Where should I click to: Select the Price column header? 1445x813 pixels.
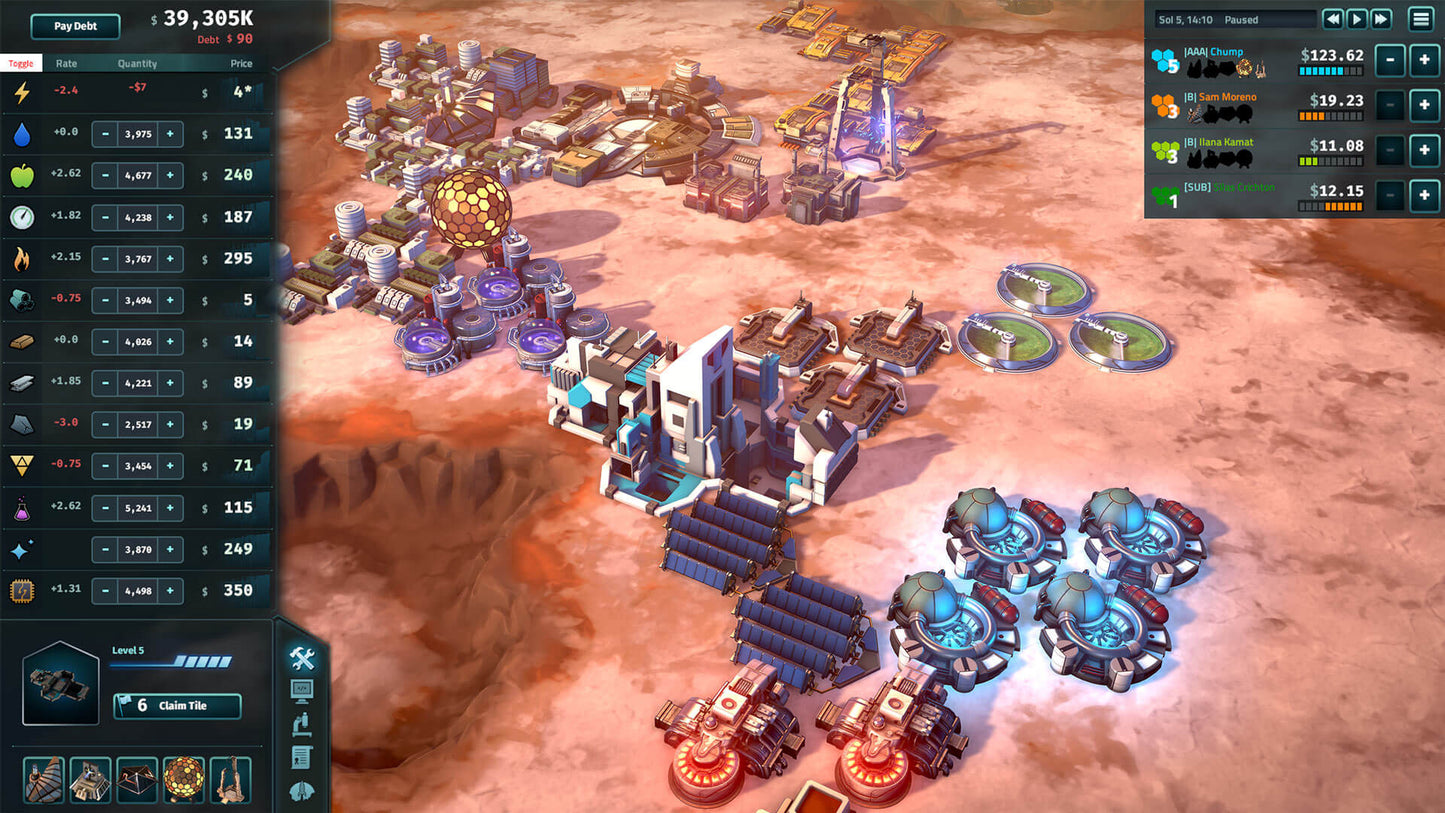[240, 63]
